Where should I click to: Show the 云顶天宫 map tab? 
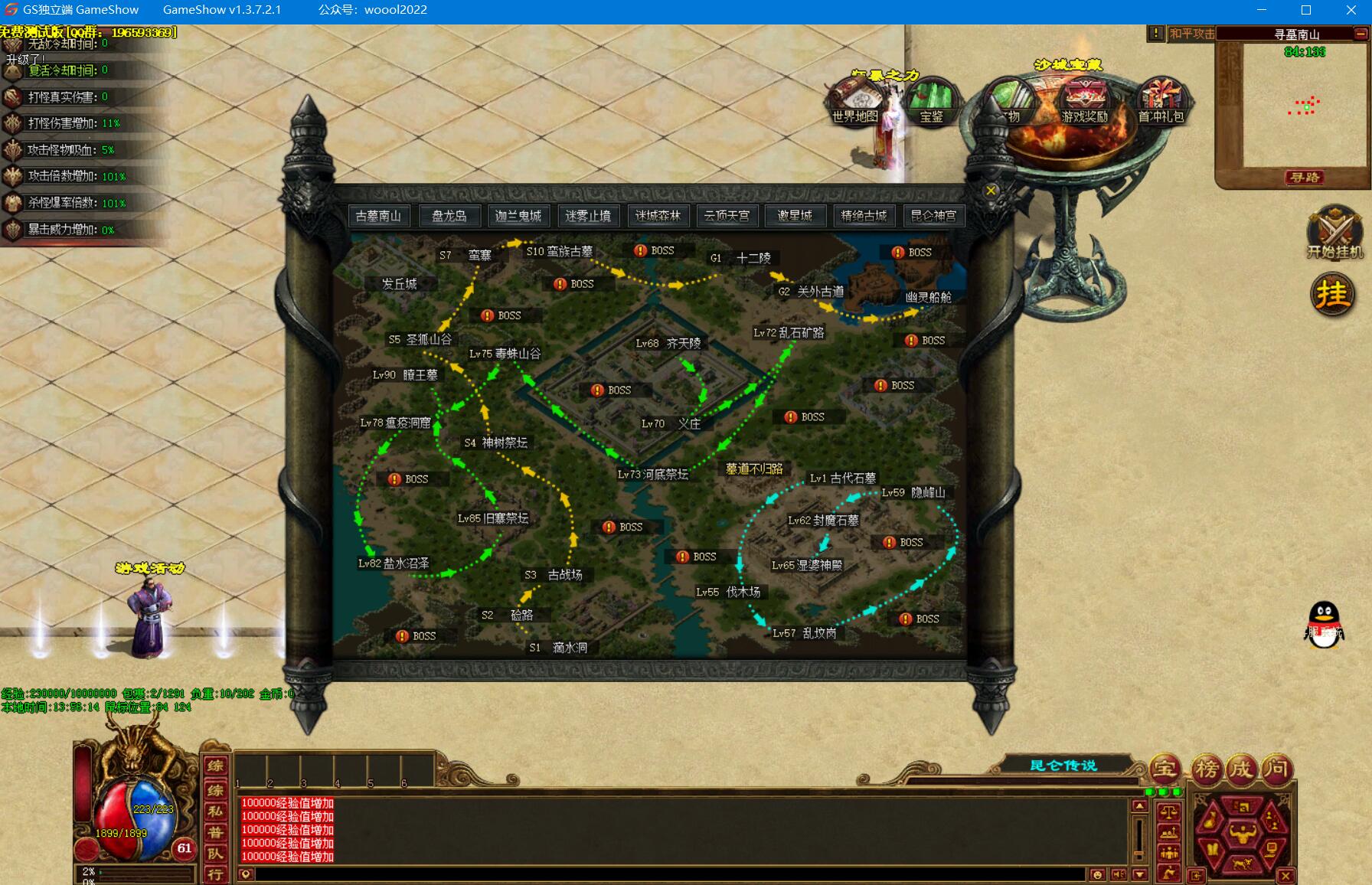coord(727,216)
